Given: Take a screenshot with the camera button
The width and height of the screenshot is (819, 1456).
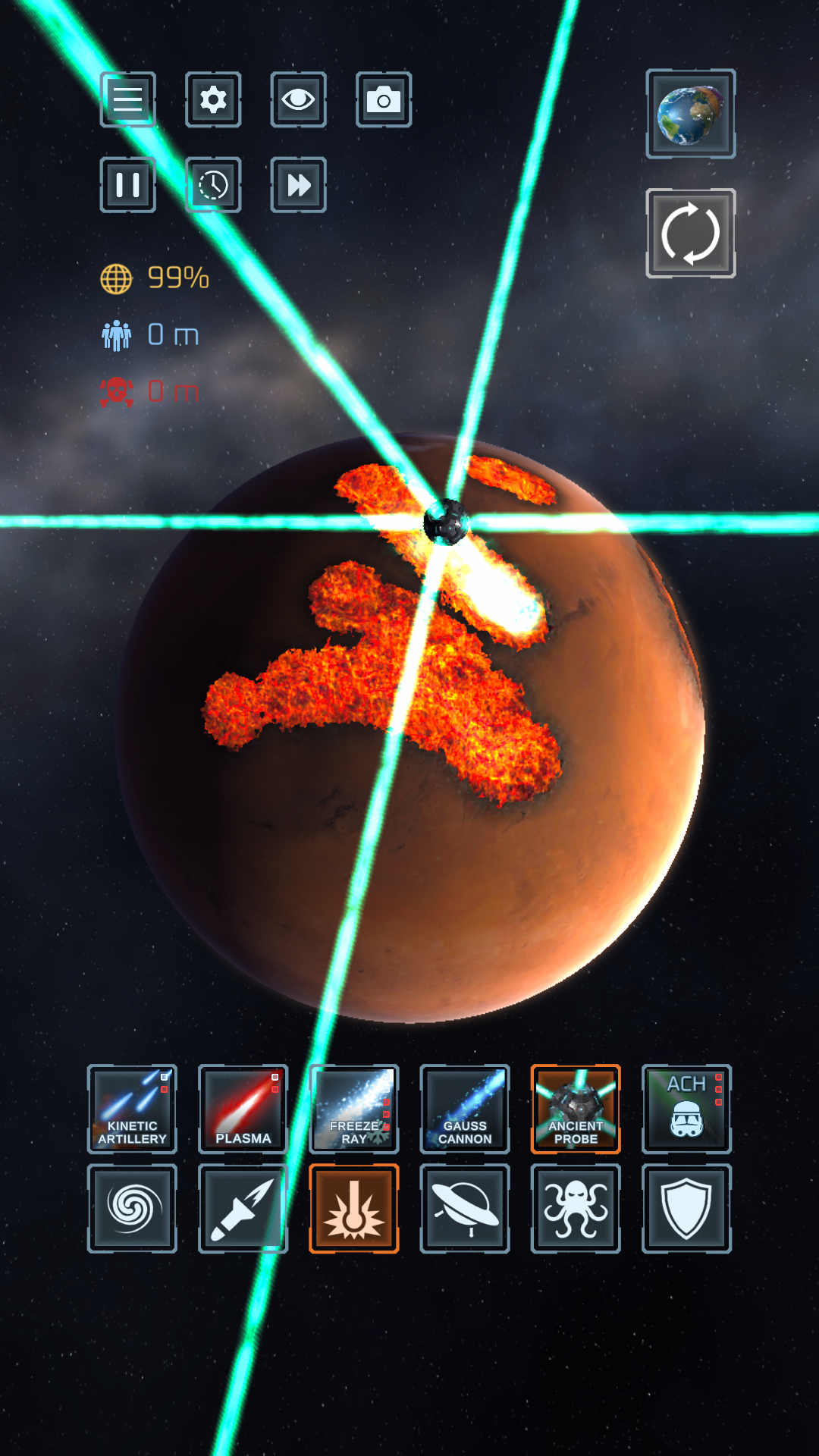Looking at the screenshot, I should (384, 99).
